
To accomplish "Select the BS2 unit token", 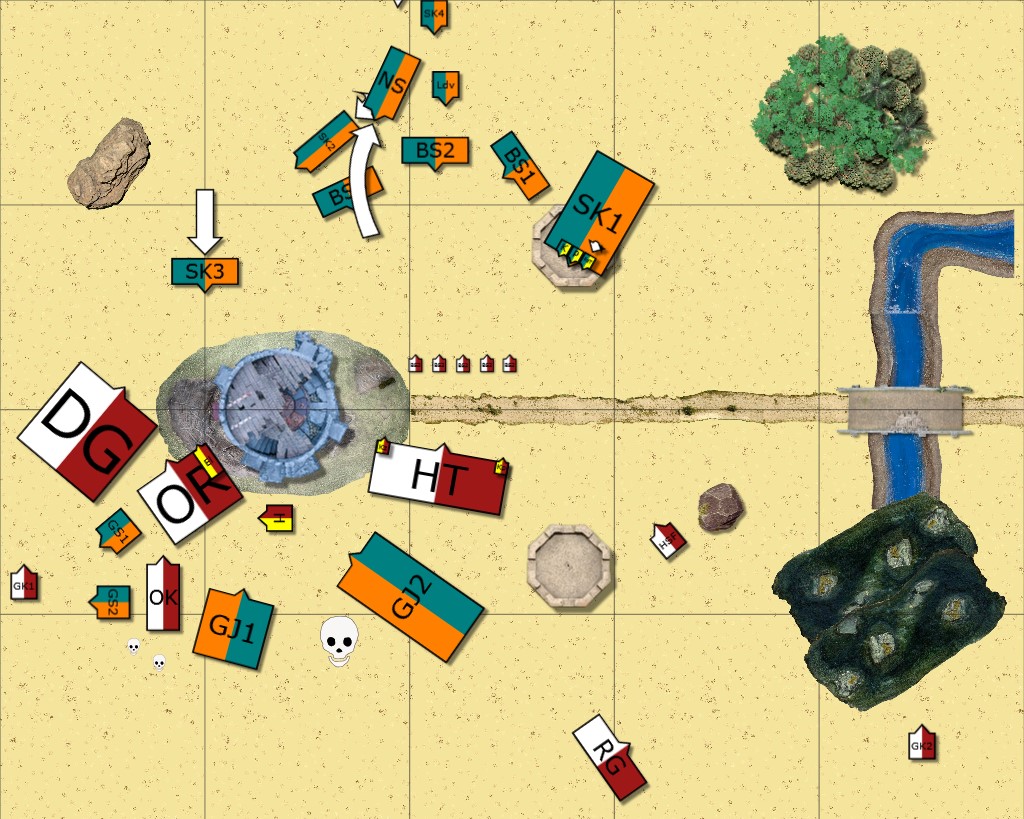I will point(435,151).
